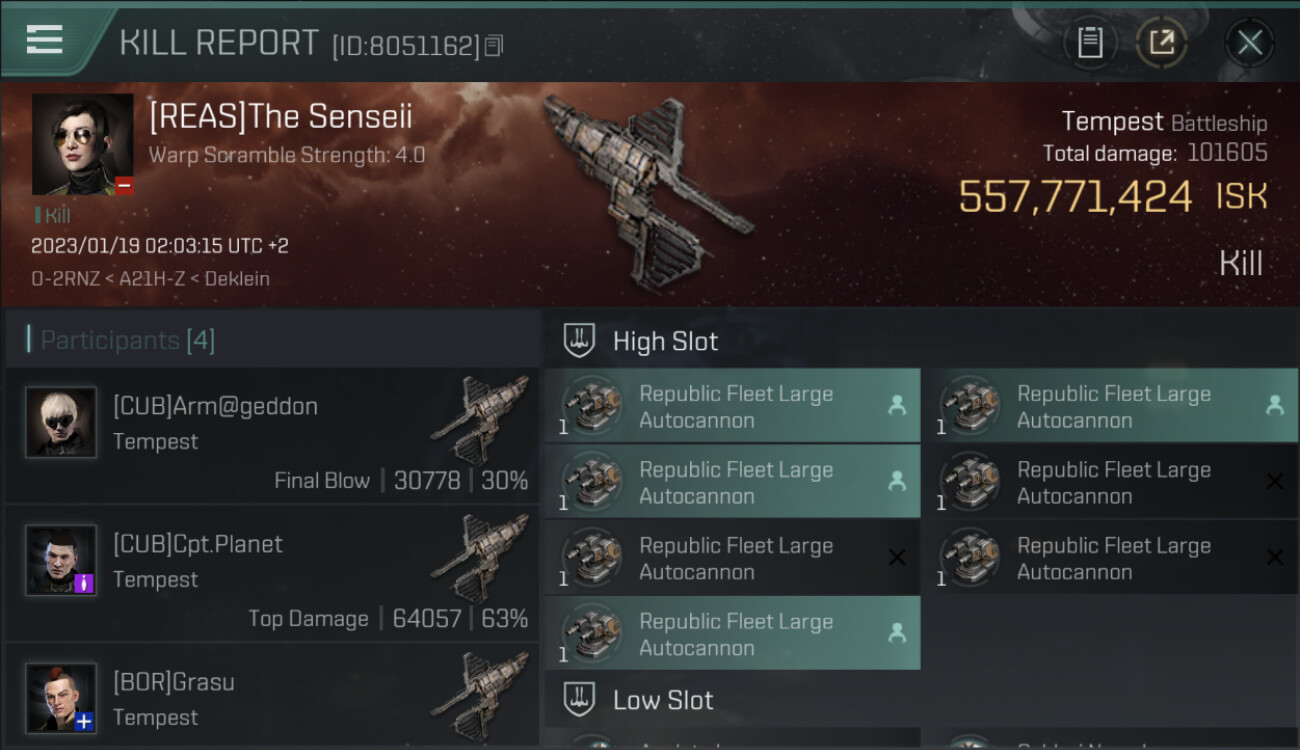1300x750 pixels.
Task: Open Cpt.Planet's portrait
Action: click(61, 560)
